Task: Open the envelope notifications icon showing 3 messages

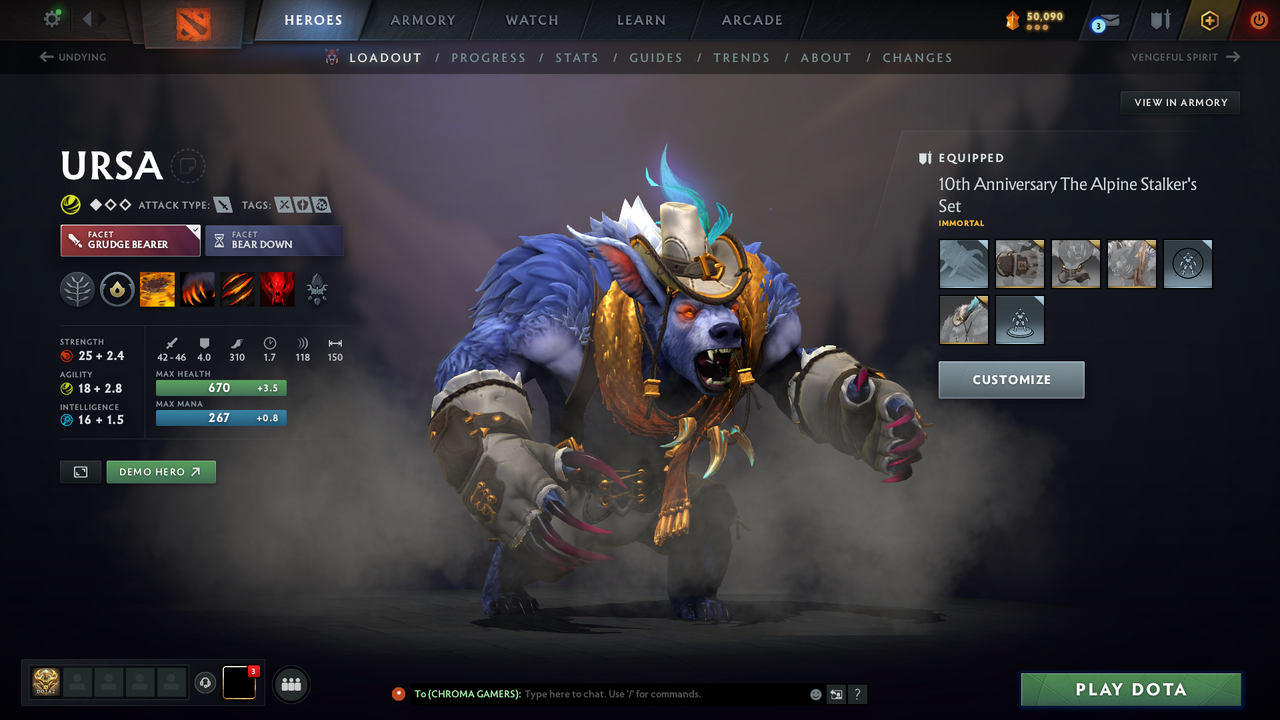Action: click(x=1104, y=18)
